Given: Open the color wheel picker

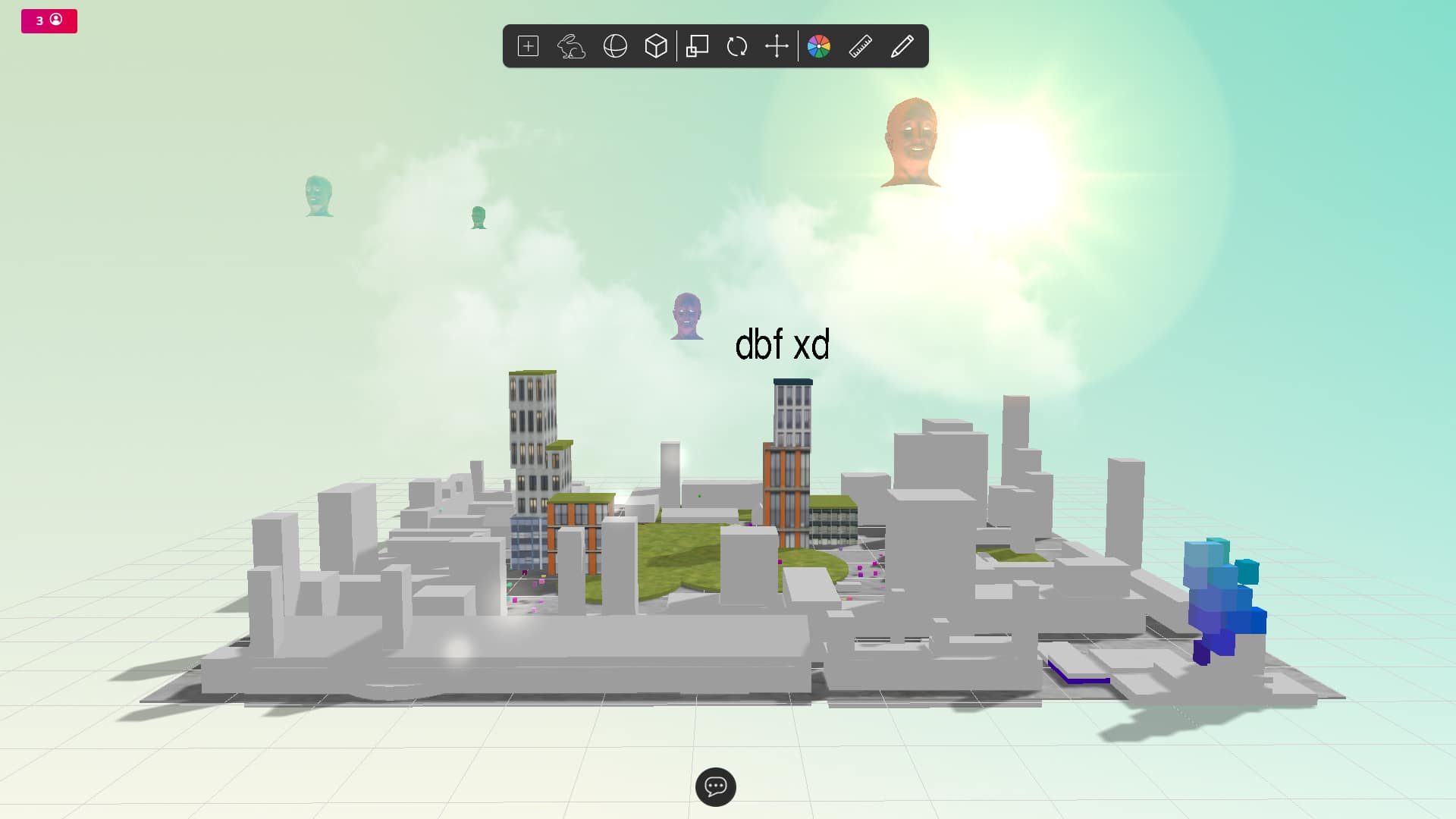Looking at the screenshot, I should tap(819, 46).
